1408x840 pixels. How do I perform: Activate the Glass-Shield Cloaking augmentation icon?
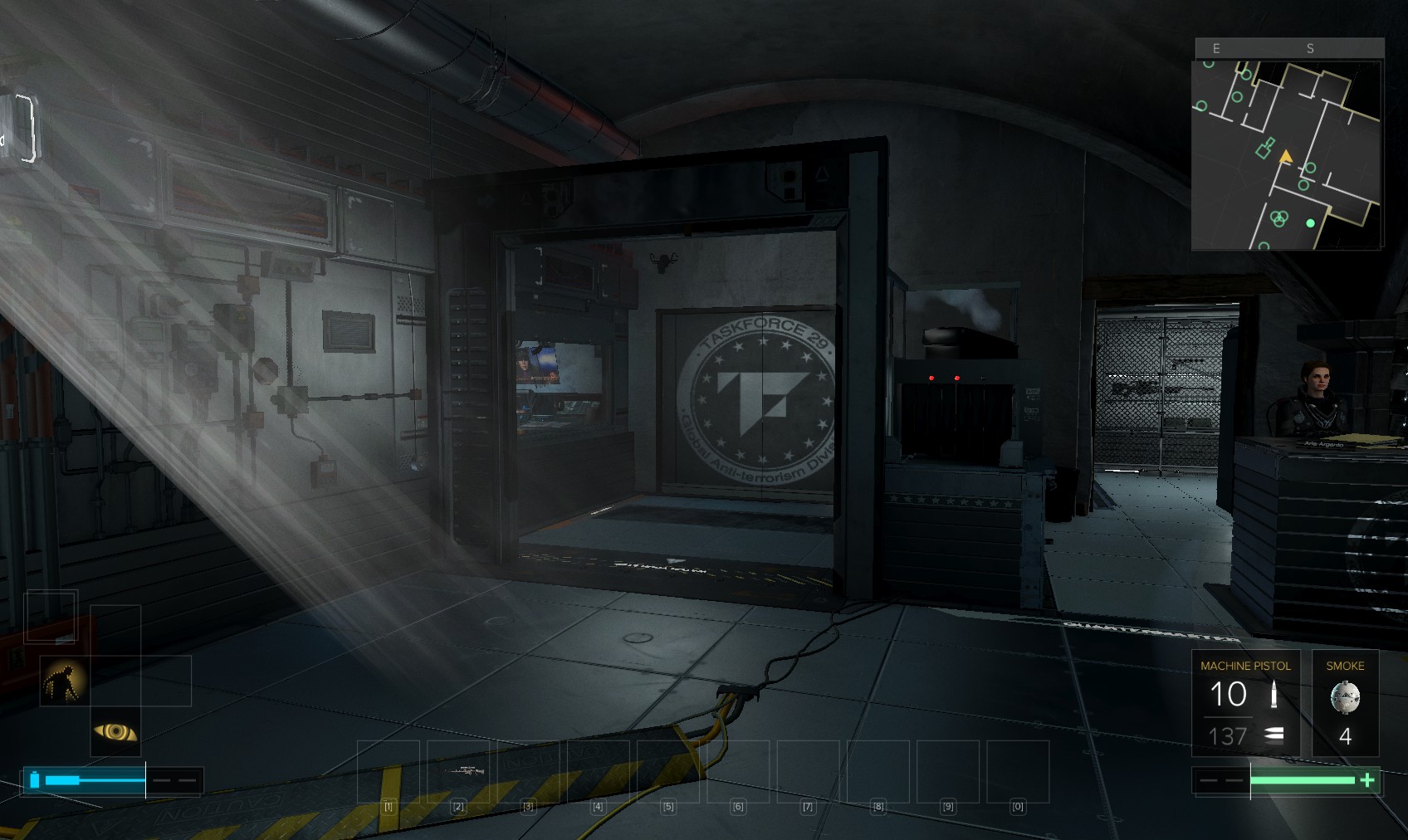pyautogui.click(x=65, y=681)
